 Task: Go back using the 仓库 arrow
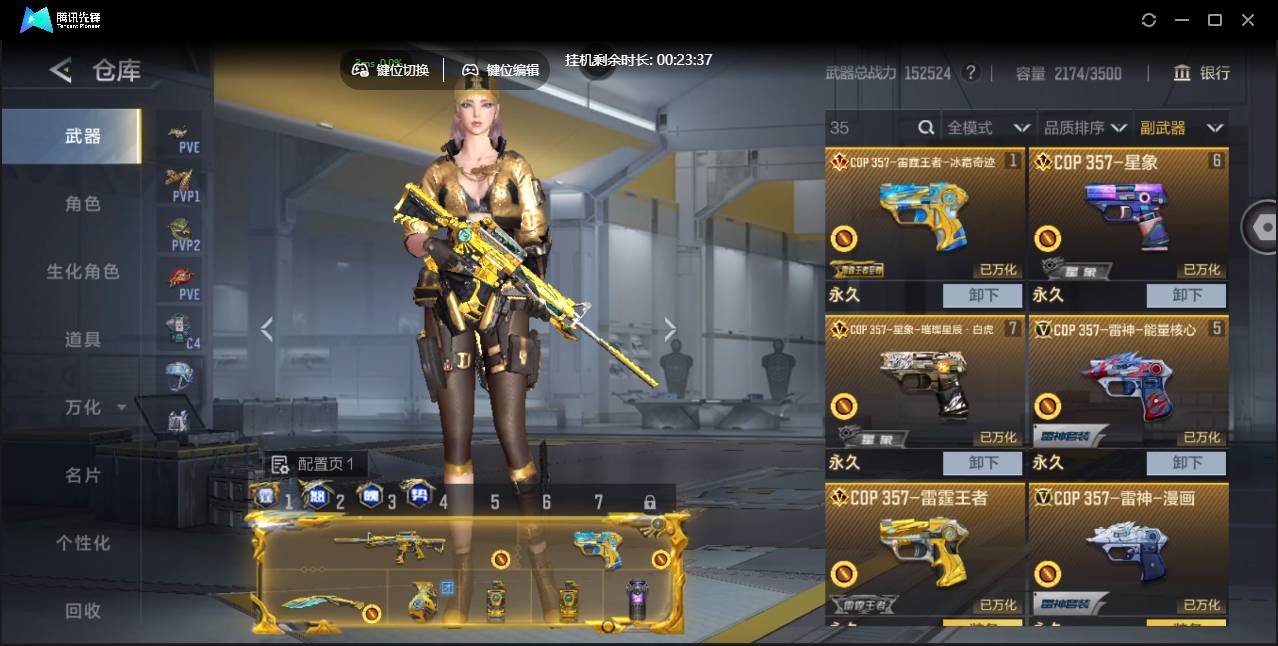61,70
